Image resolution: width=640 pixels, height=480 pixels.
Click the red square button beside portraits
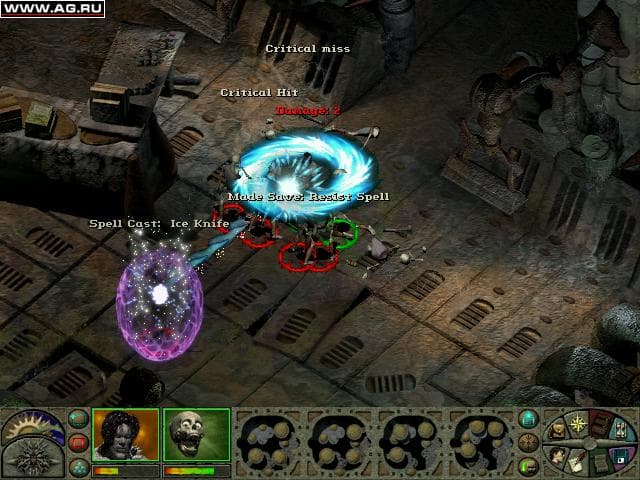78,442
